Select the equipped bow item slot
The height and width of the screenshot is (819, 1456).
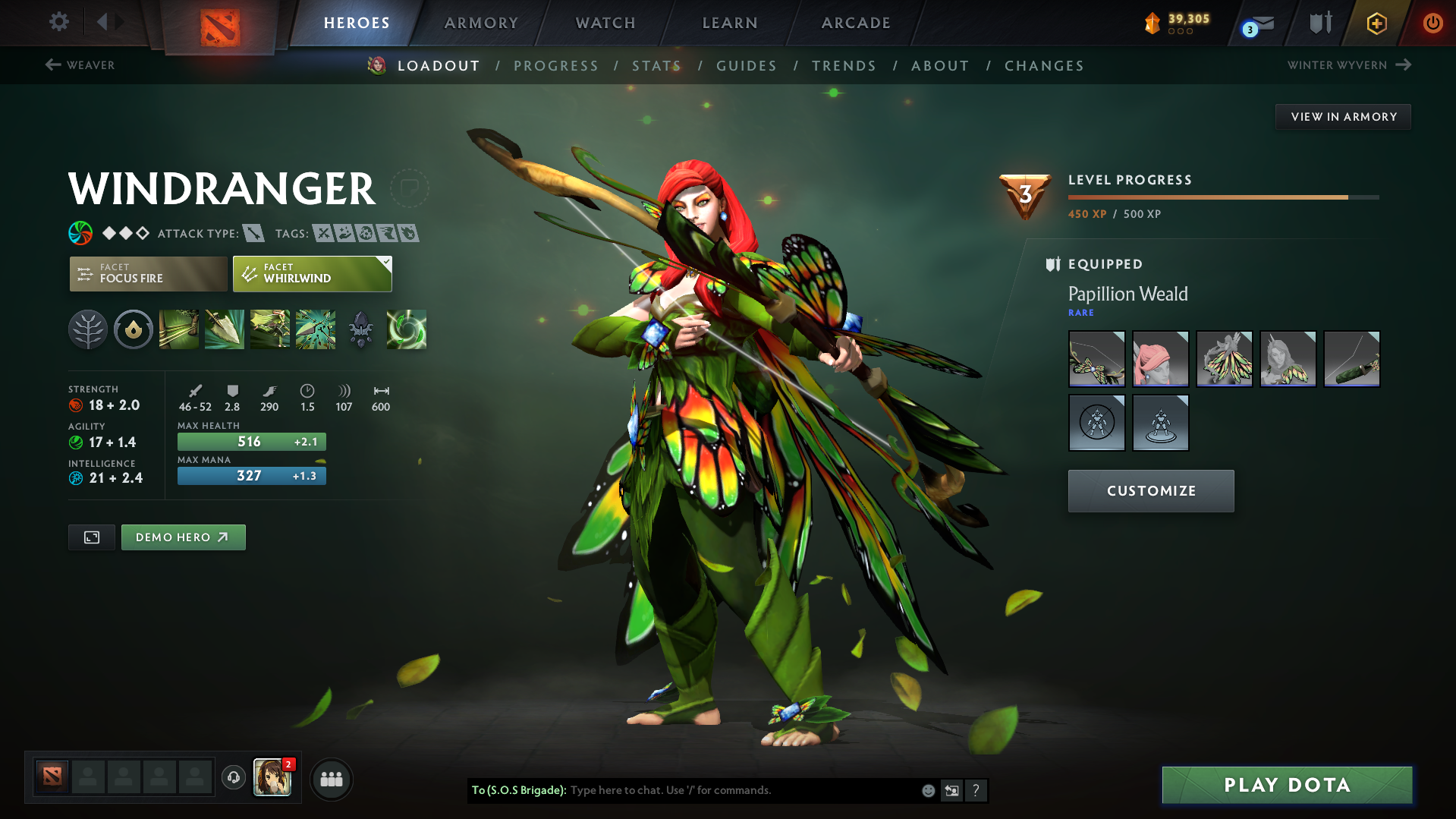(1096, 359)
